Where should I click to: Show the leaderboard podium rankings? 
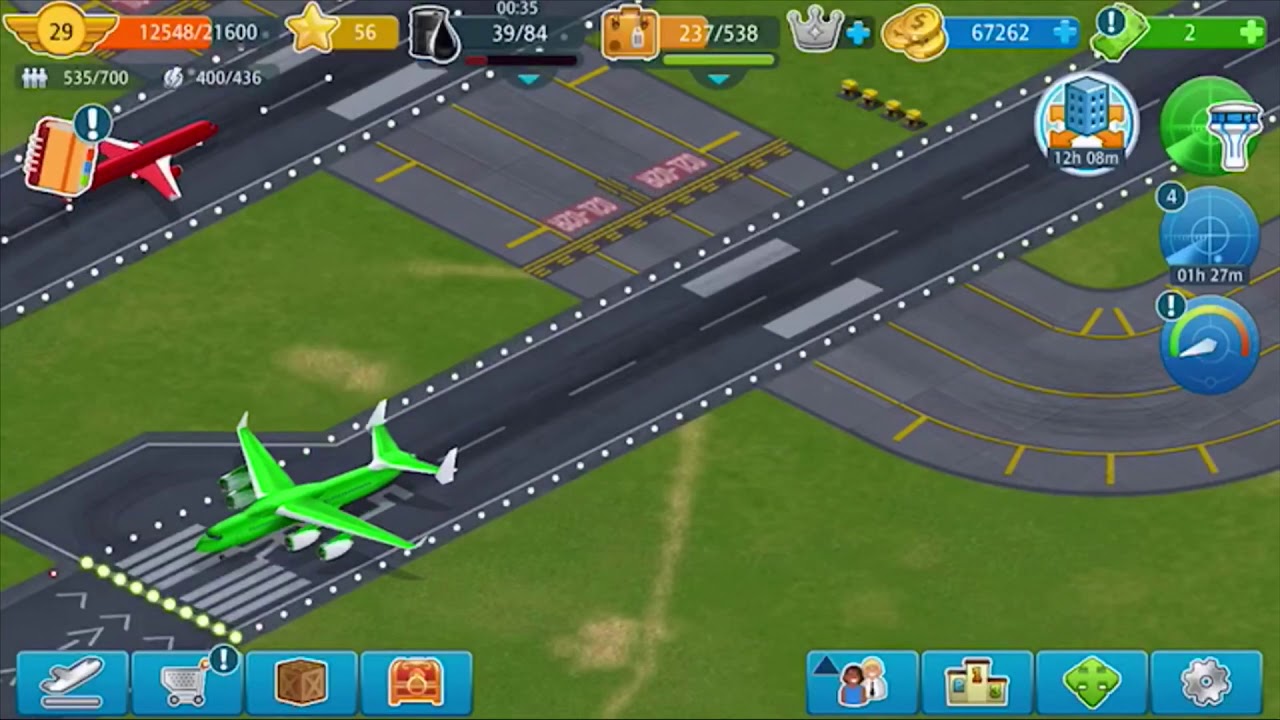point(977,681)
